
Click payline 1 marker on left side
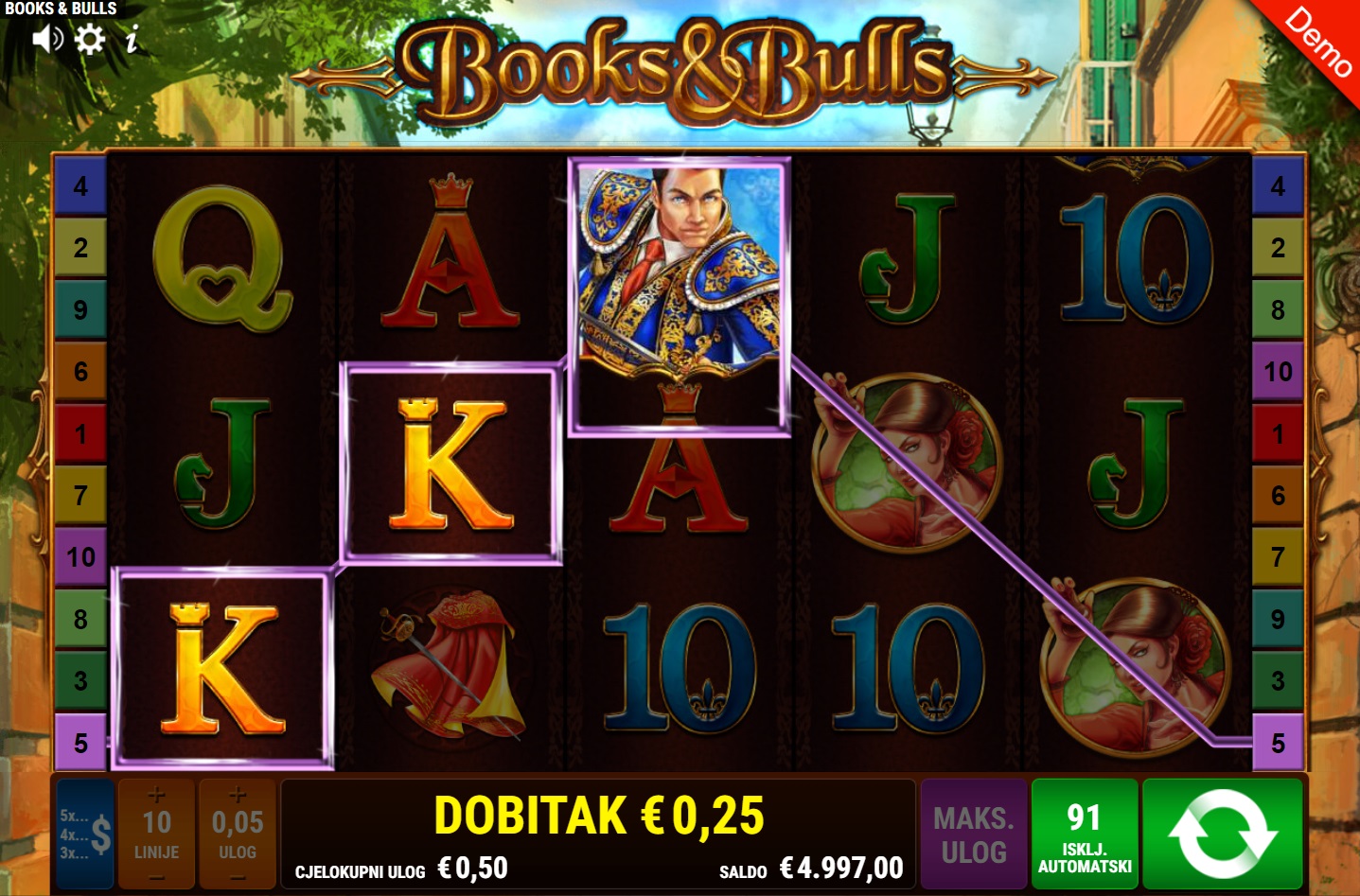pyautogui.click(x=80, y=433)
